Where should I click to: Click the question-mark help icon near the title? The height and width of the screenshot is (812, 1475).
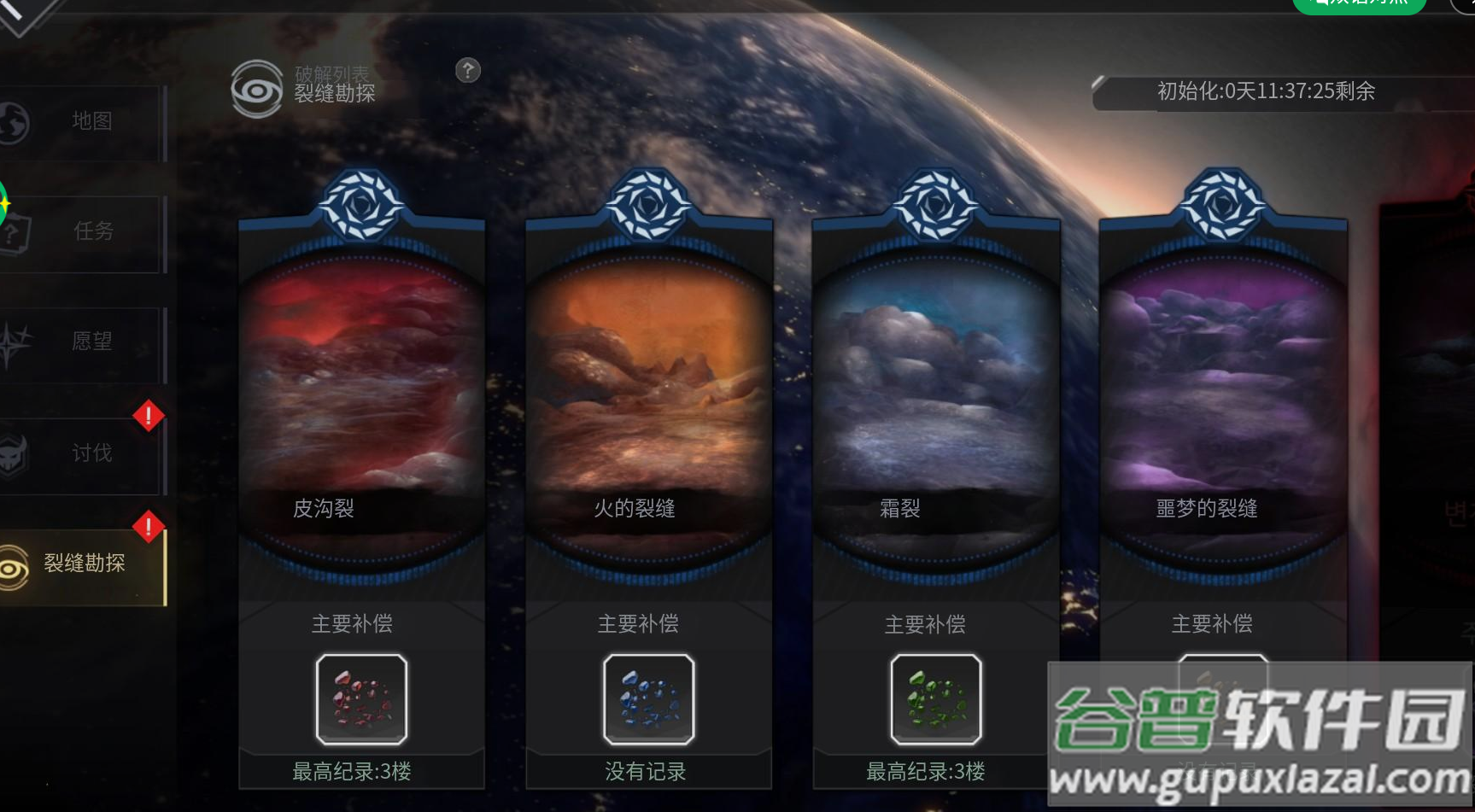click(x=467, y=72)
